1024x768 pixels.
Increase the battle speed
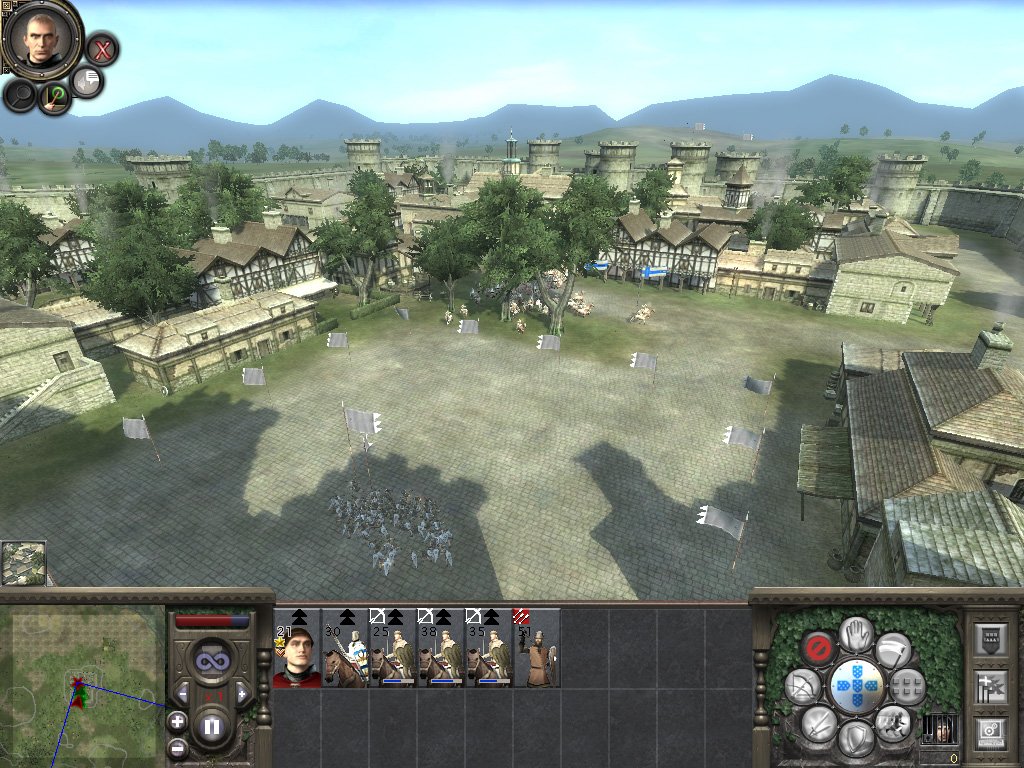241,693
